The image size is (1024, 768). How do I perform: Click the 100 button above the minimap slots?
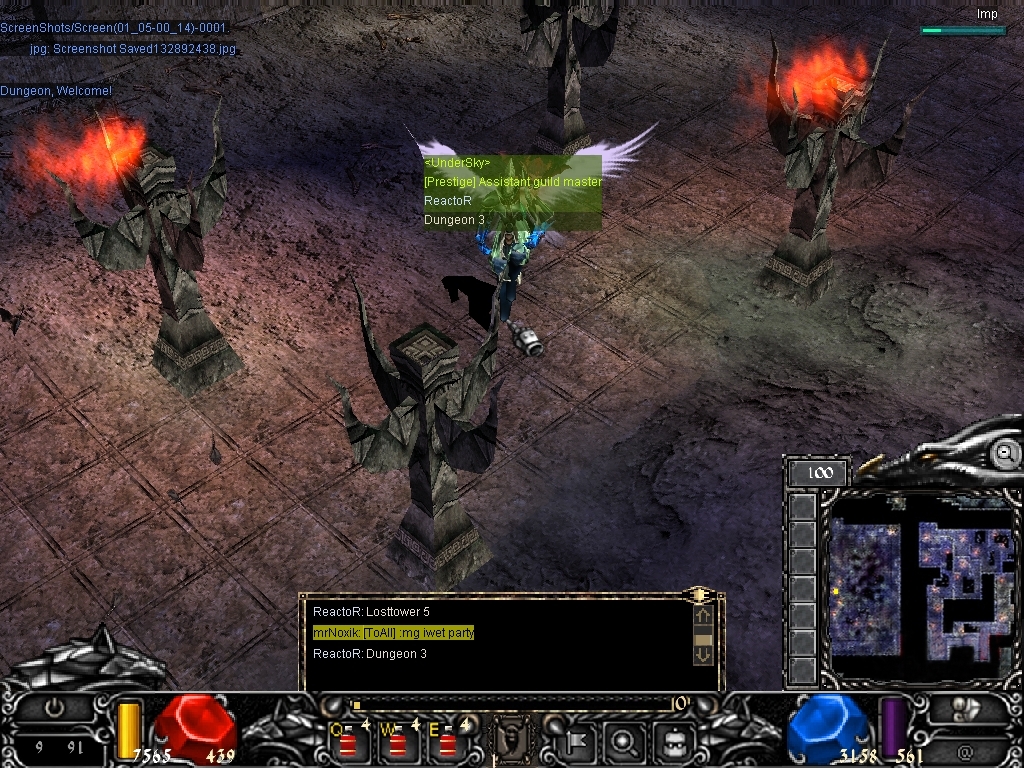pyautogui.click(x=819, y=472)
